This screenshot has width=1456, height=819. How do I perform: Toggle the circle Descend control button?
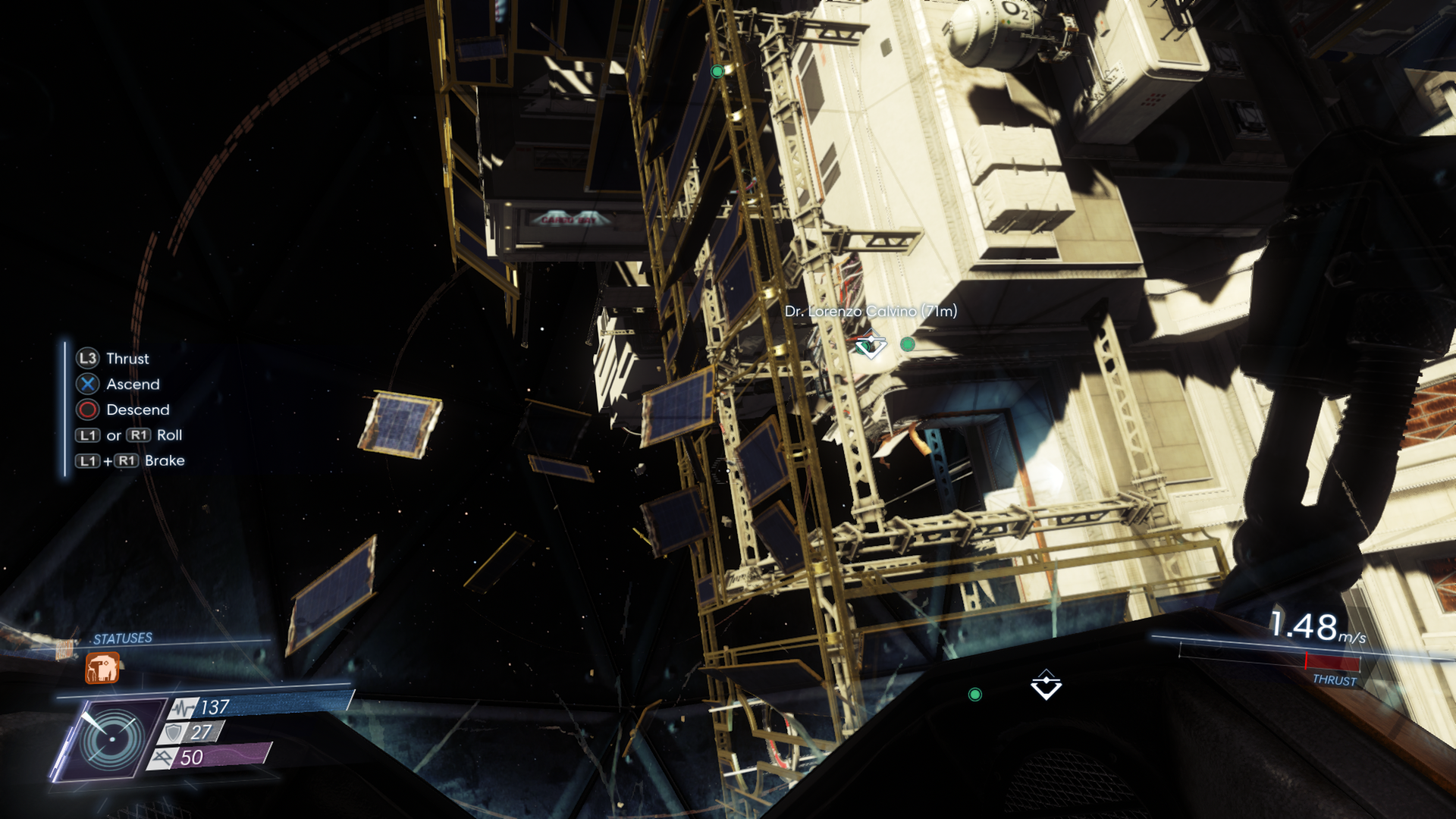click(86, 410)
